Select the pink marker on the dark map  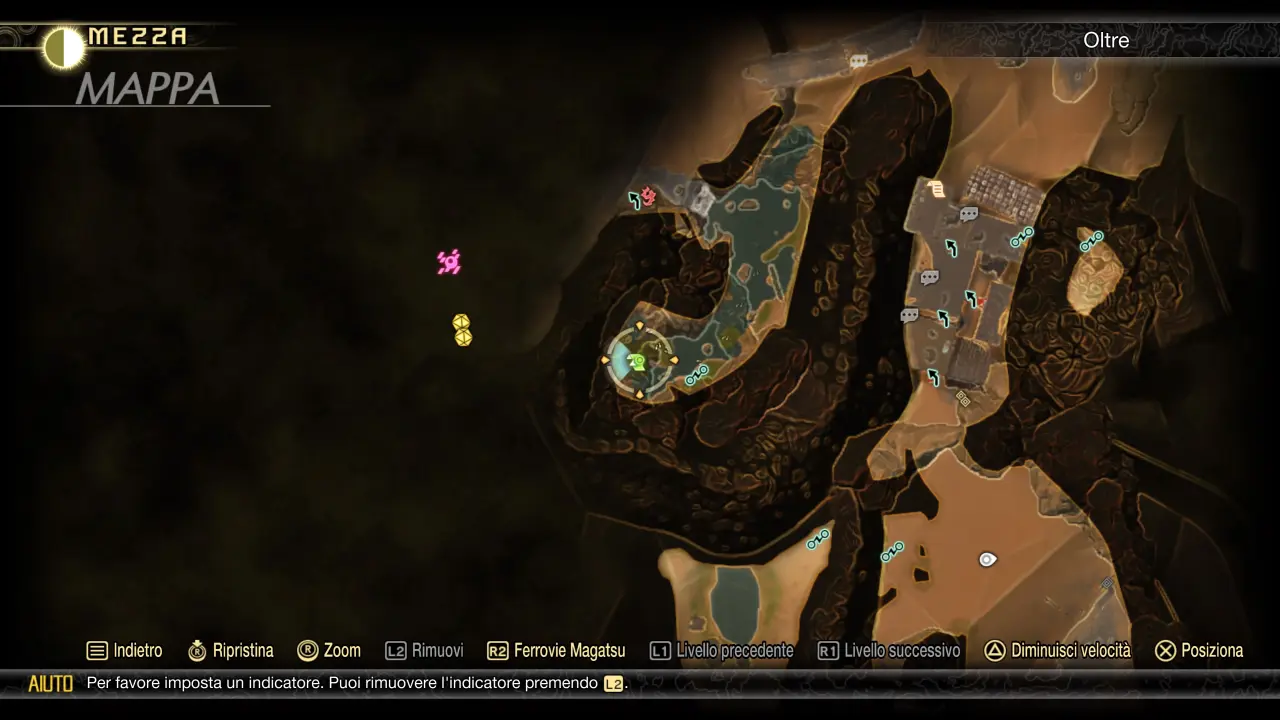449,262
